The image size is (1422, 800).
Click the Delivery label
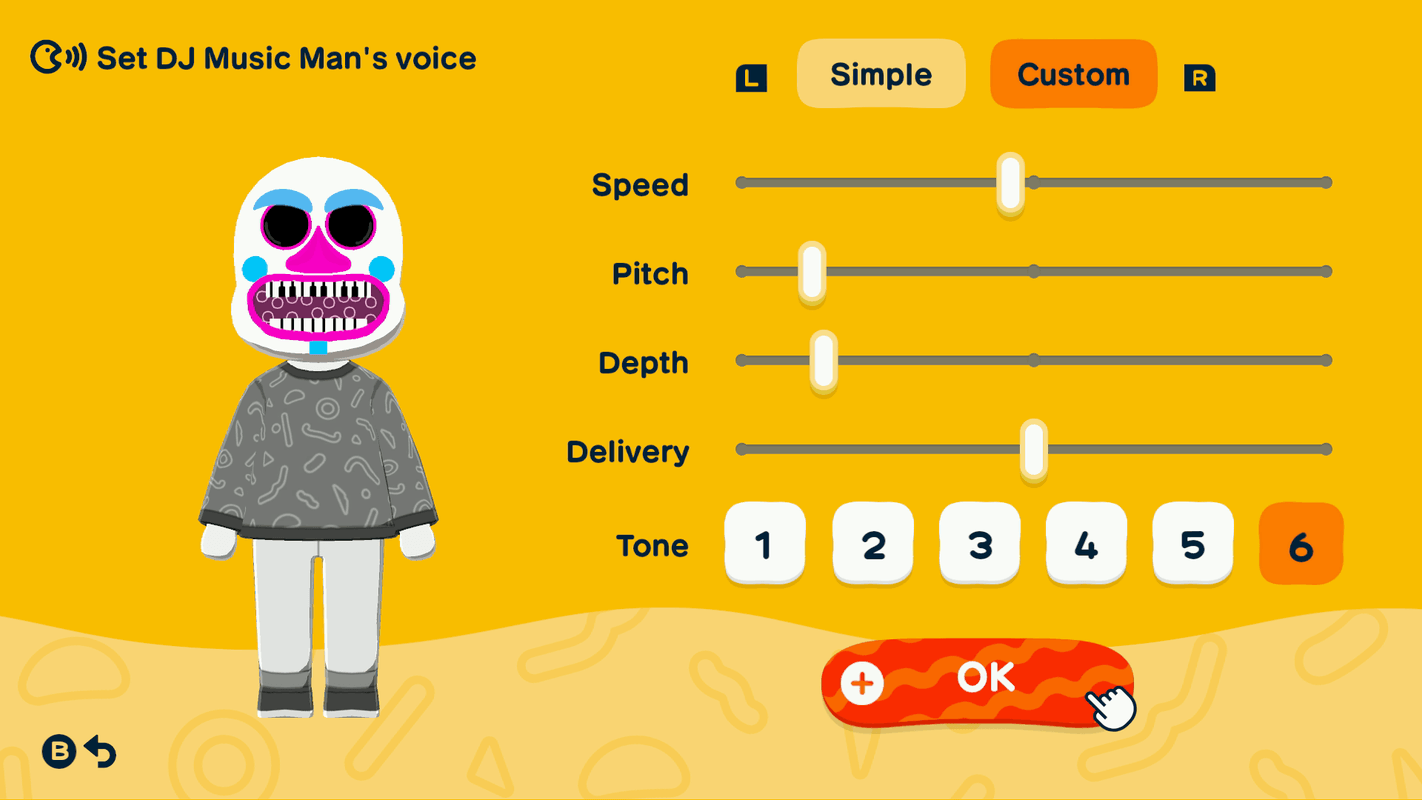click(x=628, y=451)
